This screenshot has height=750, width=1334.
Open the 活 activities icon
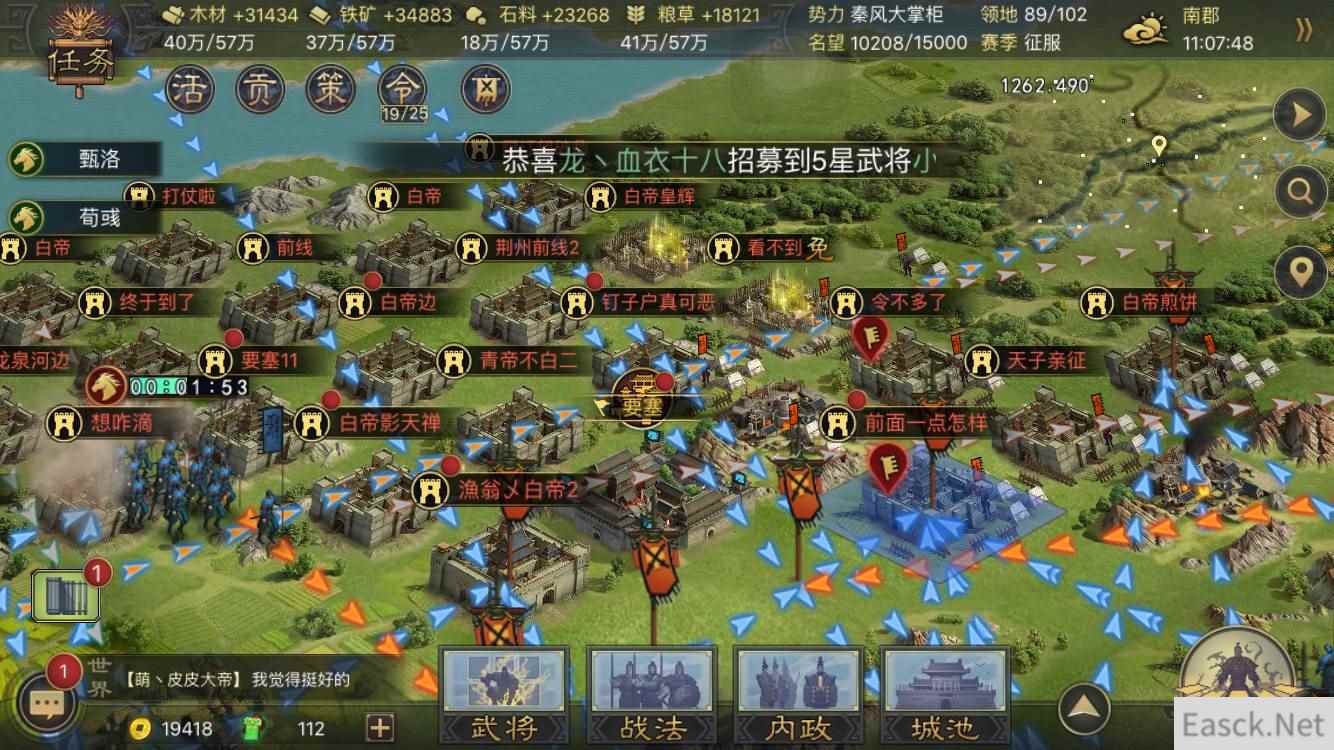(189, 89)
